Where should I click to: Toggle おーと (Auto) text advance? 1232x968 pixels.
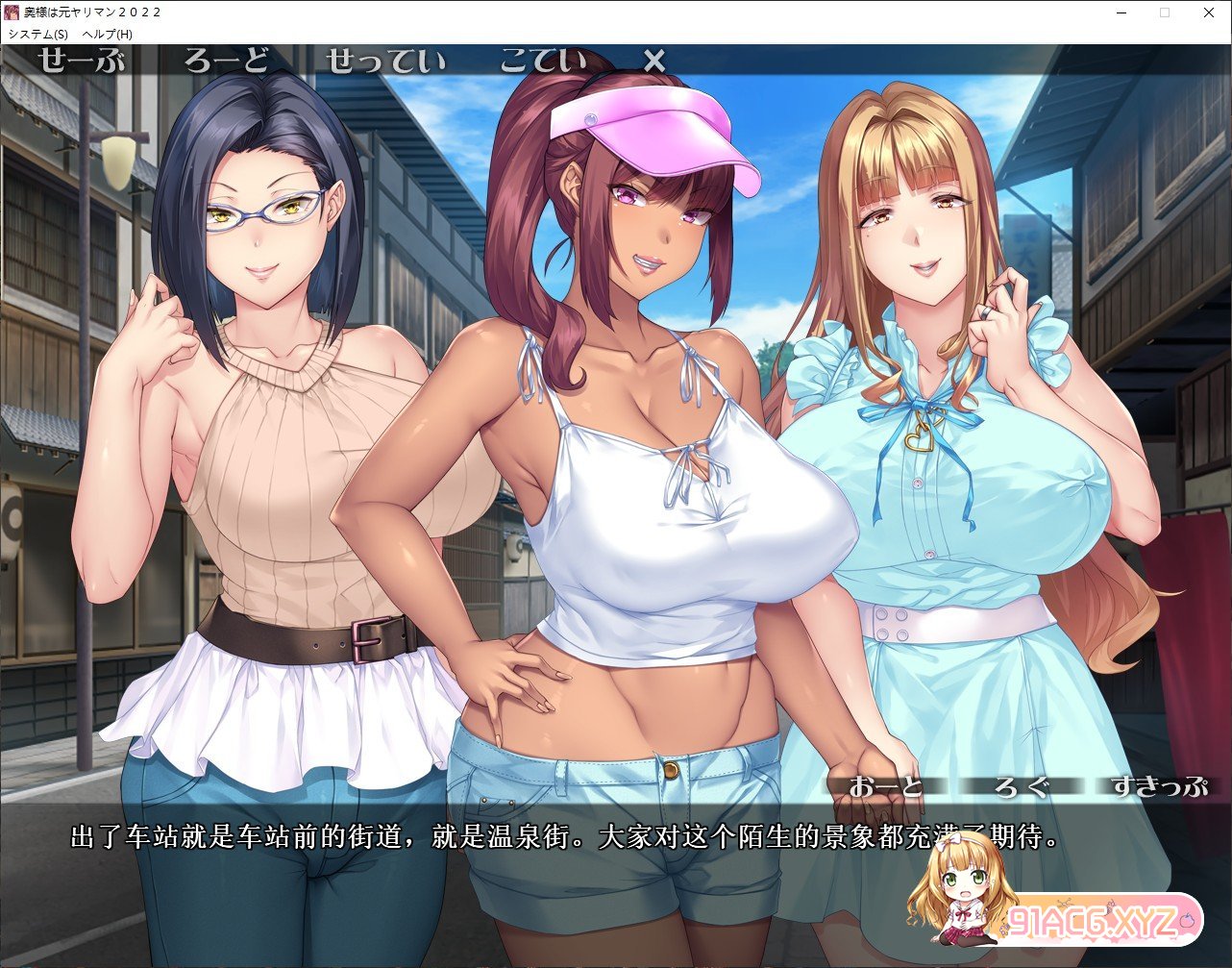point(885,786)
